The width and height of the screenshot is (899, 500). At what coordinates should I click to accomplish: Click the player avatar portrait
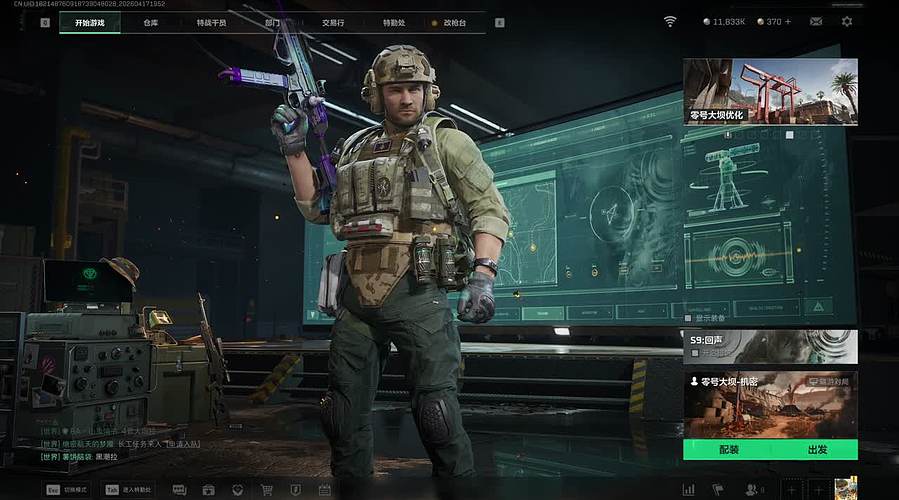846,489
